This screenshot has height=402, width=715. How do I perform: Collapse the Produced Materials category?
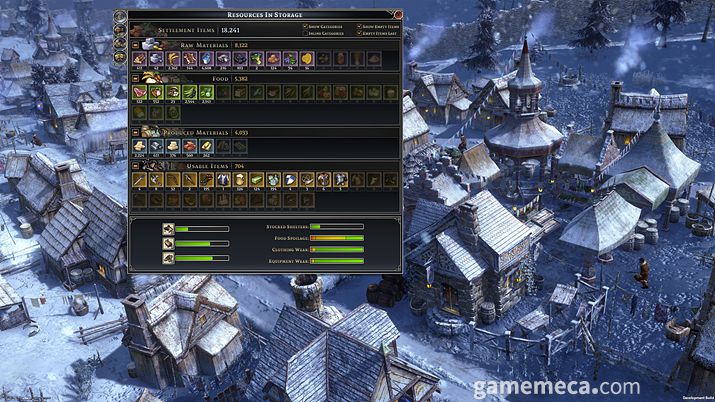tap(136, 131)
